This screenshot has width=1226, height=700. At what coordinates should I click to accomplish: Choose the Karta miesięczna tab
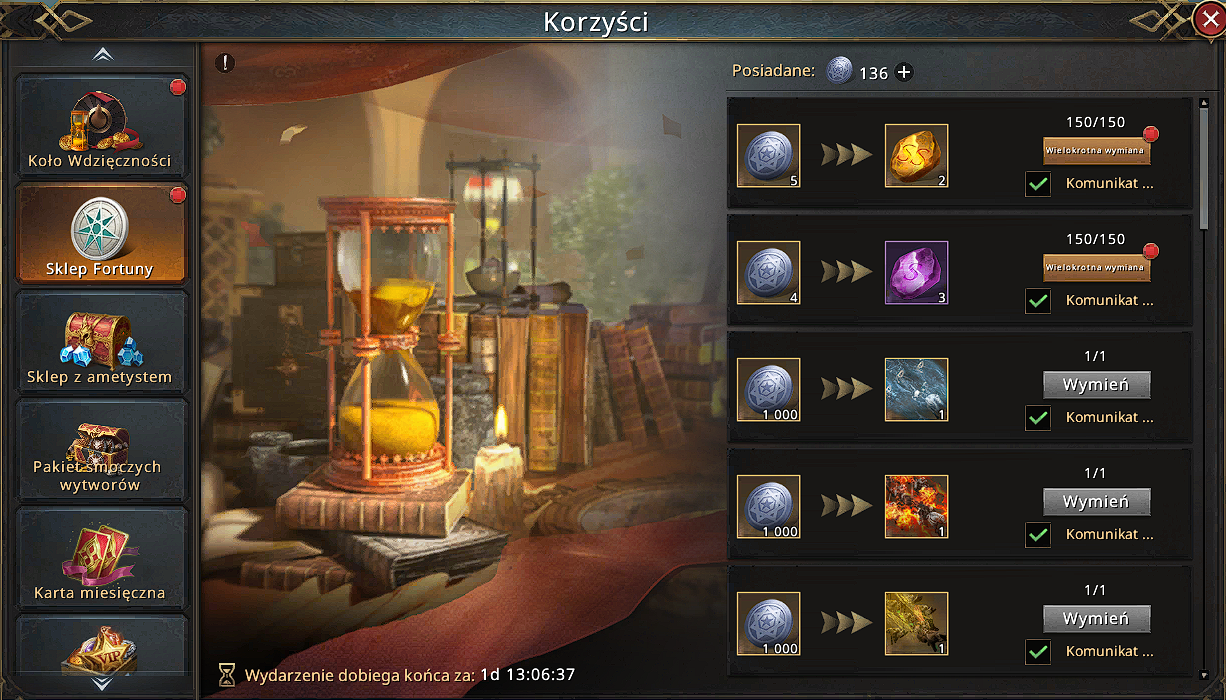click(101, 559)
